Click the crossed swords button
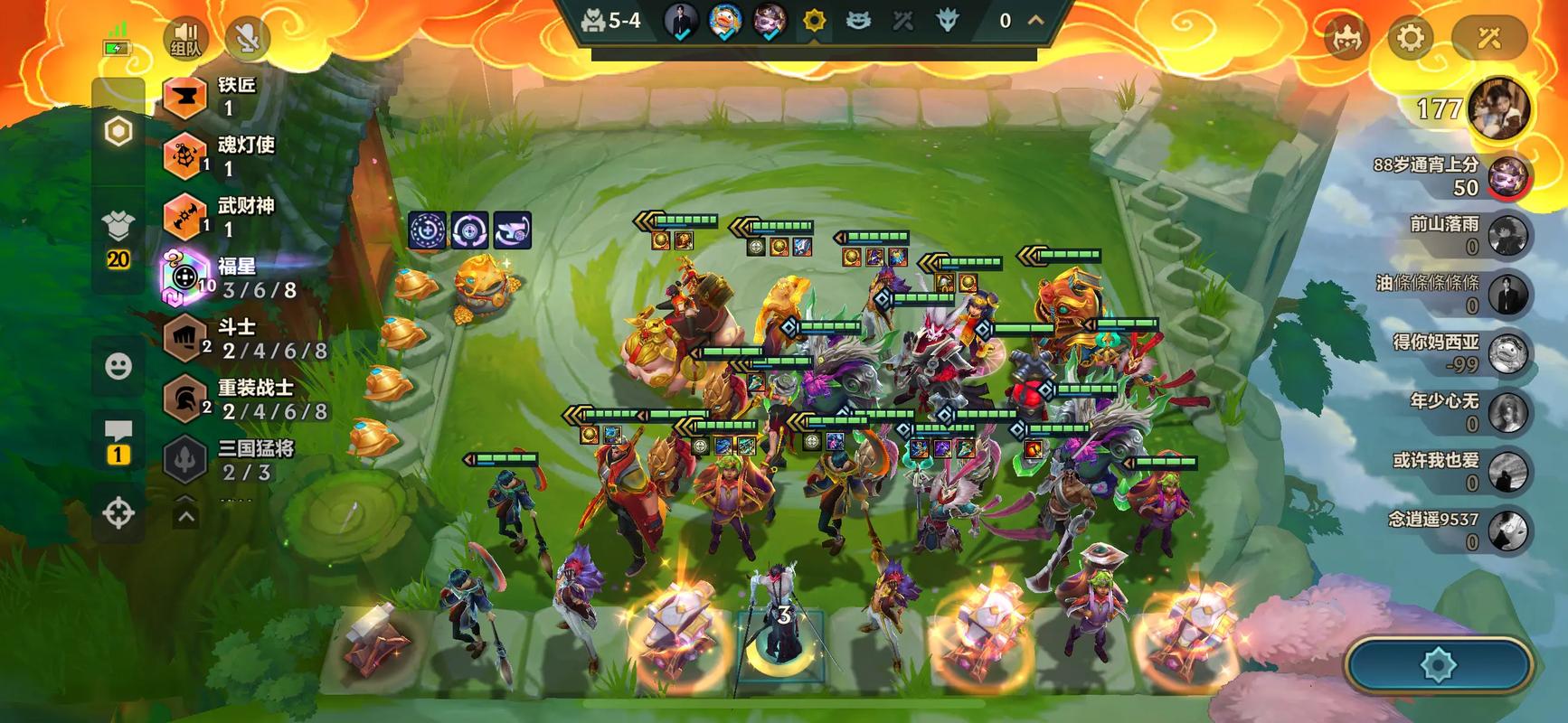This screenshot has width=1568, height=723. coord(1488,38)
